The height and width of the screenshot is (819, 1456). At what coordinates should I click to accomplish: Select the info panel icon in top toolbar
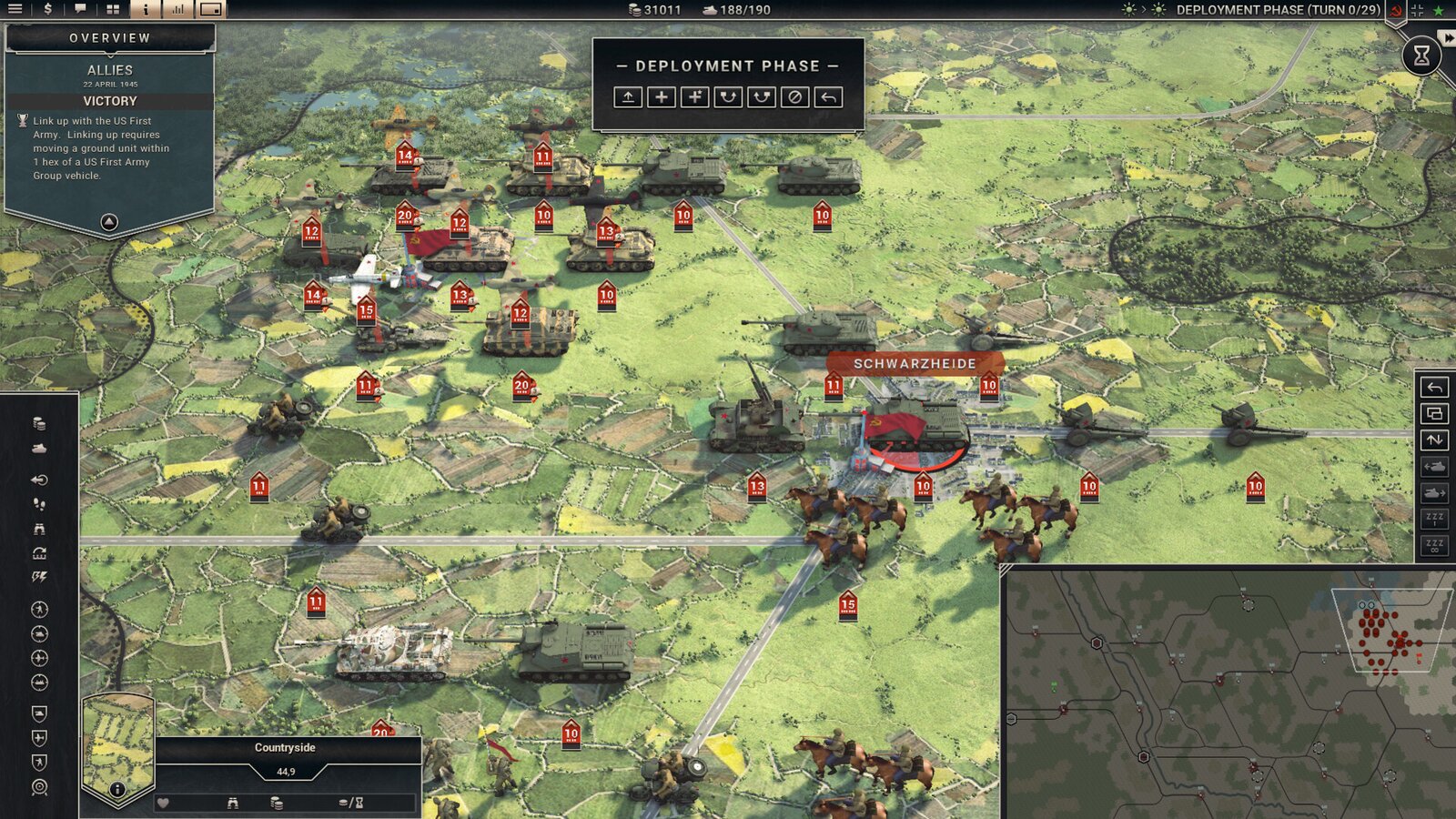(146, 10)
